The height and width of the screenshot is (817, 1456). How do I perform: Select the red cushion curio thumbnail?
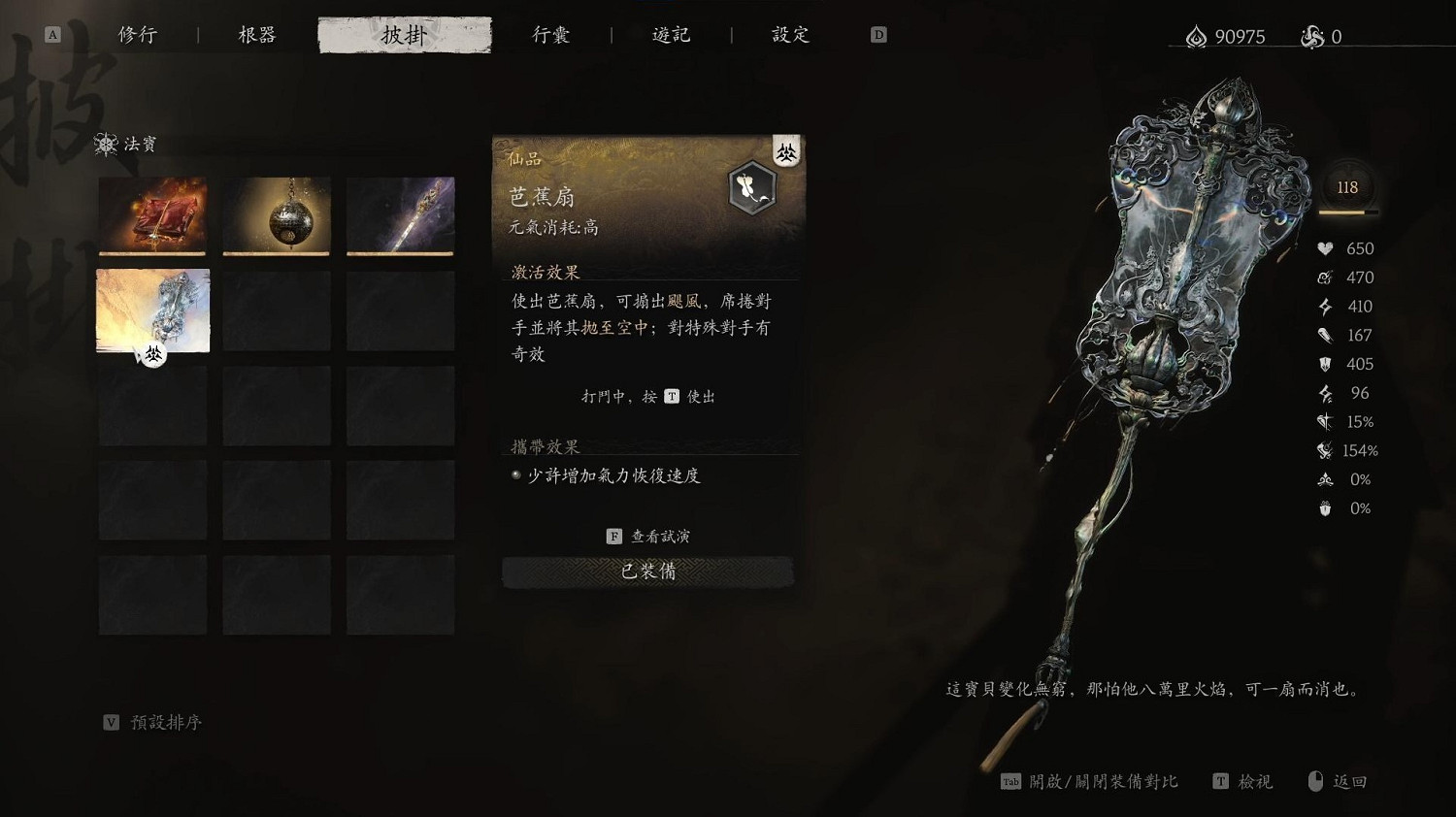click(152, 215)
